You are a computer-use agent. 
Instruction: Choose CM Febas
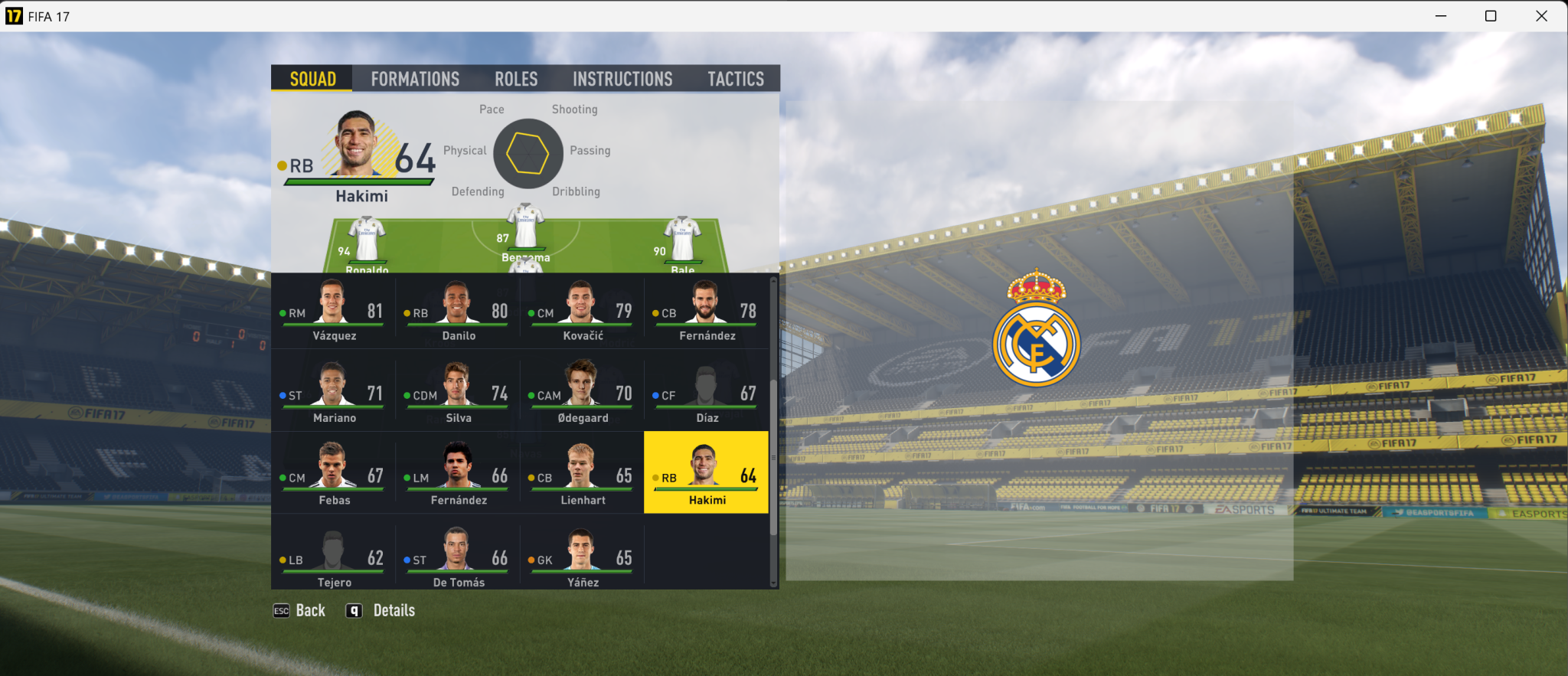pos(333,476)
